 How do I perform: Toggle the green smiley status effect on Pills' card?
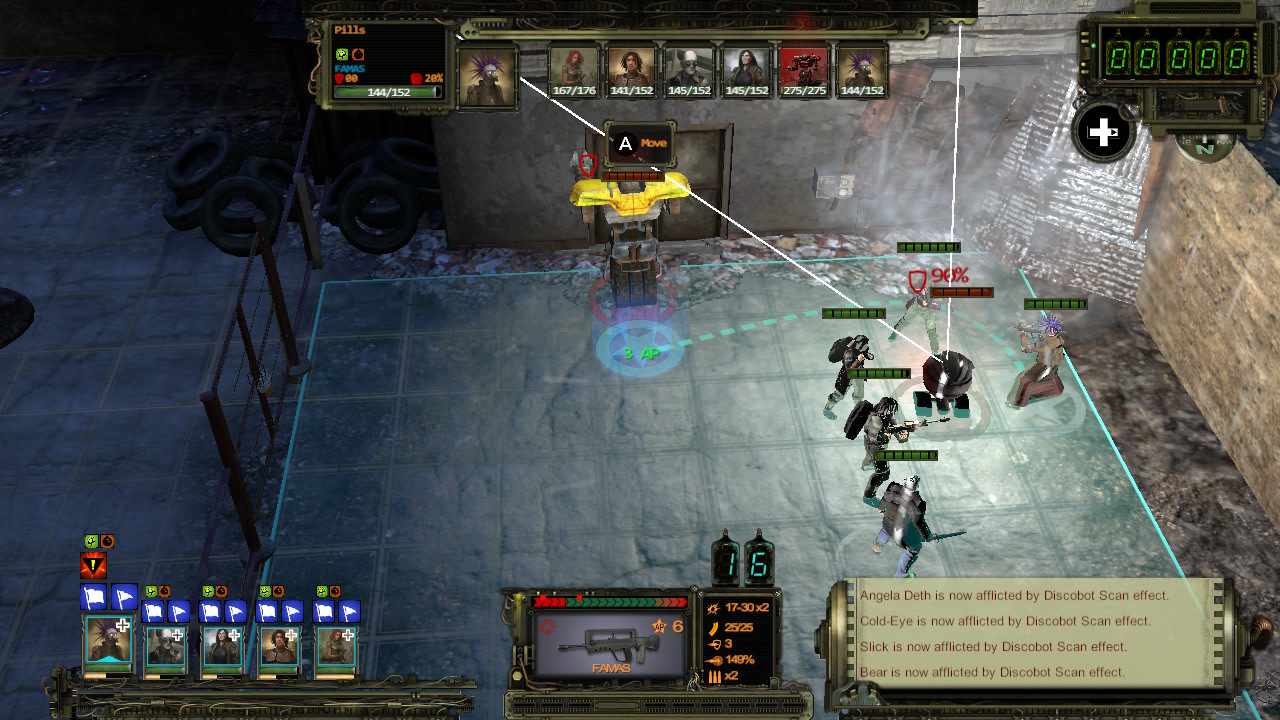91,541
